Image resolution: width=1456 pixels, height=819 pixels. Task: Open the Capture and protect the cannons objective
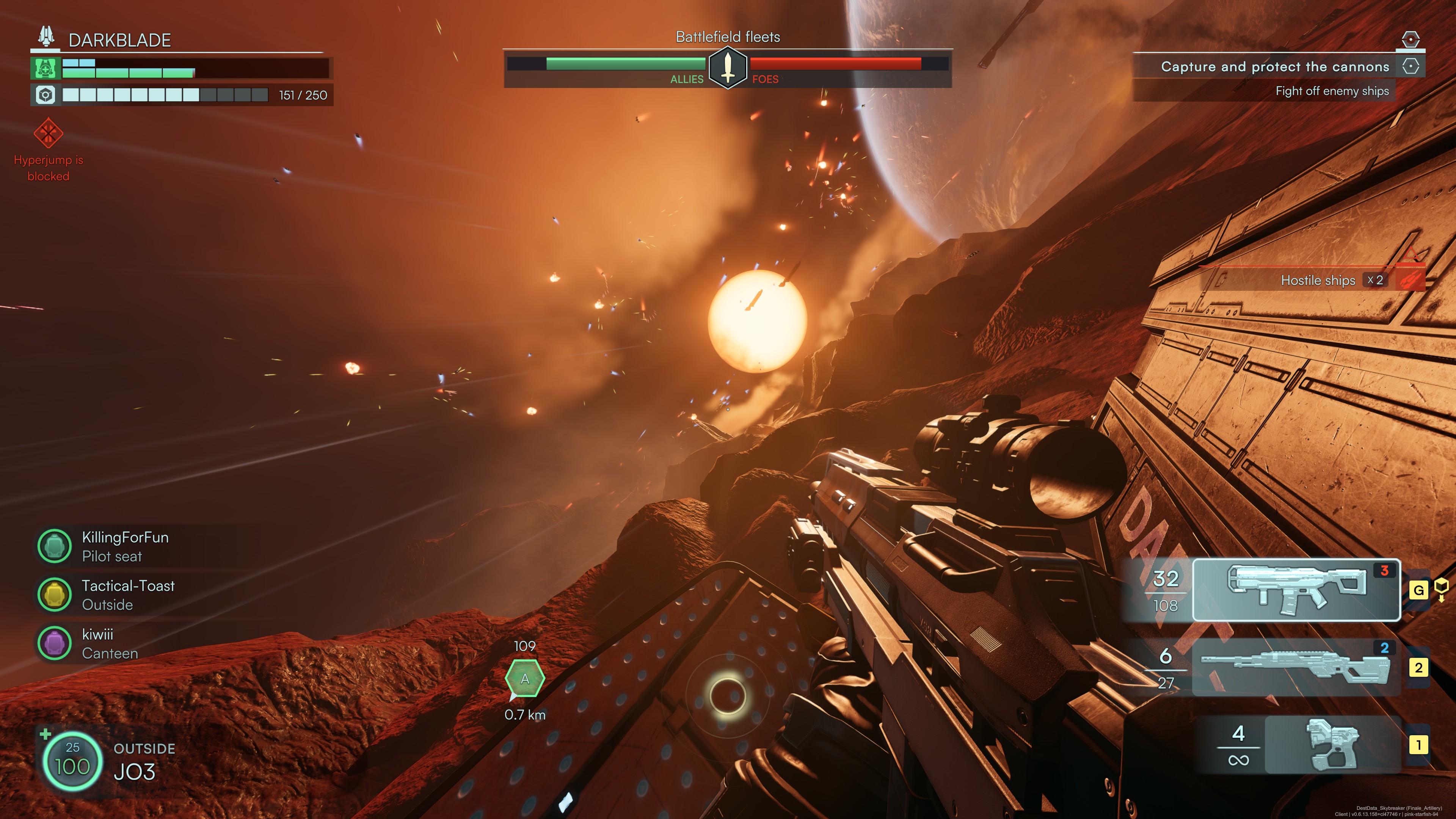point(1274,67)
